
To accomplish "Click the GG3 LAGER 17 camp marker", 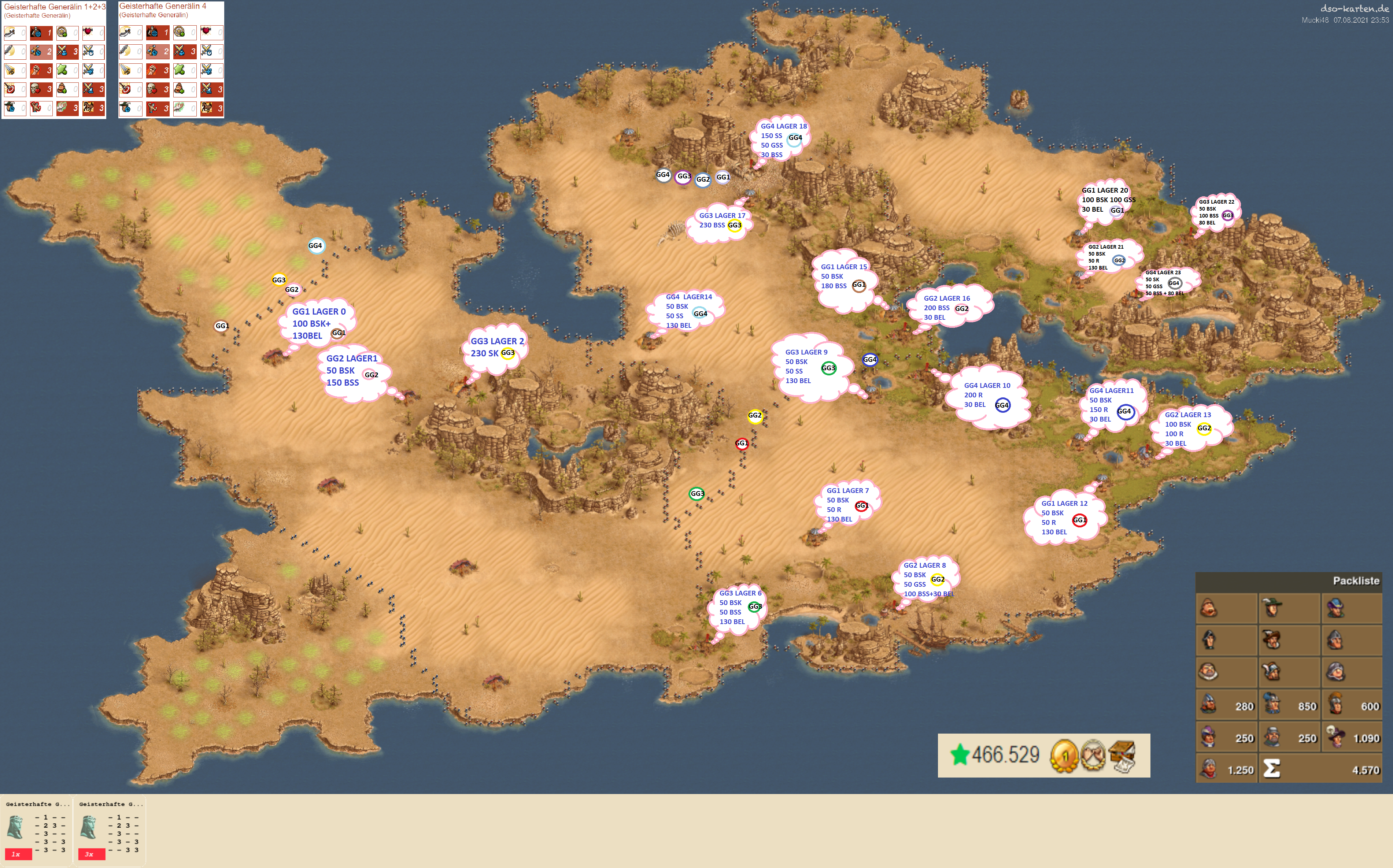I will point(721,221).
